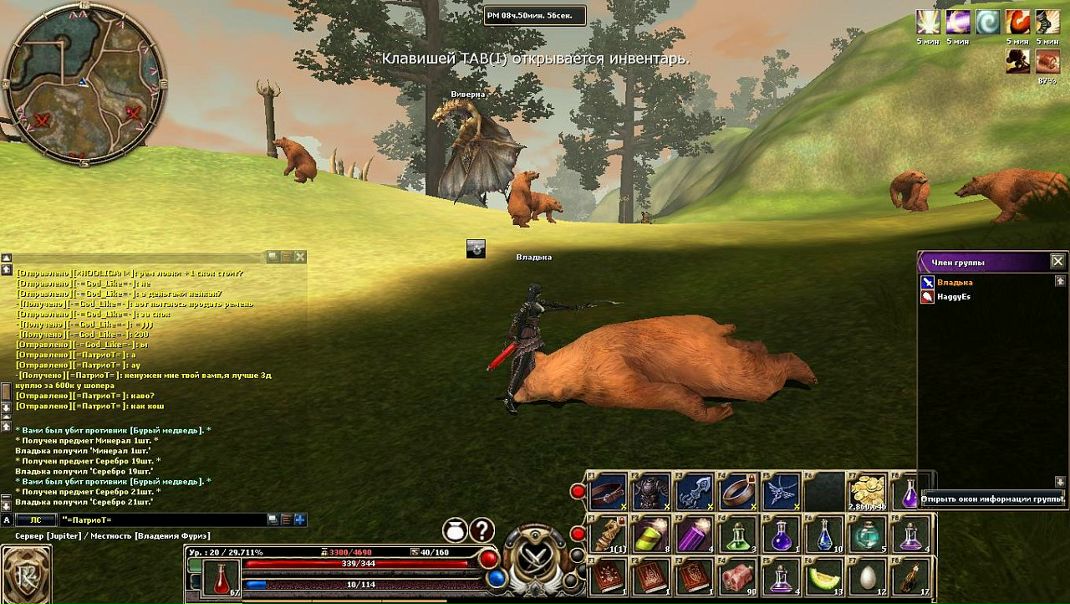Open the inventory bag button
The height and width of the screenshot is (604, 1070).
(456, 530)
